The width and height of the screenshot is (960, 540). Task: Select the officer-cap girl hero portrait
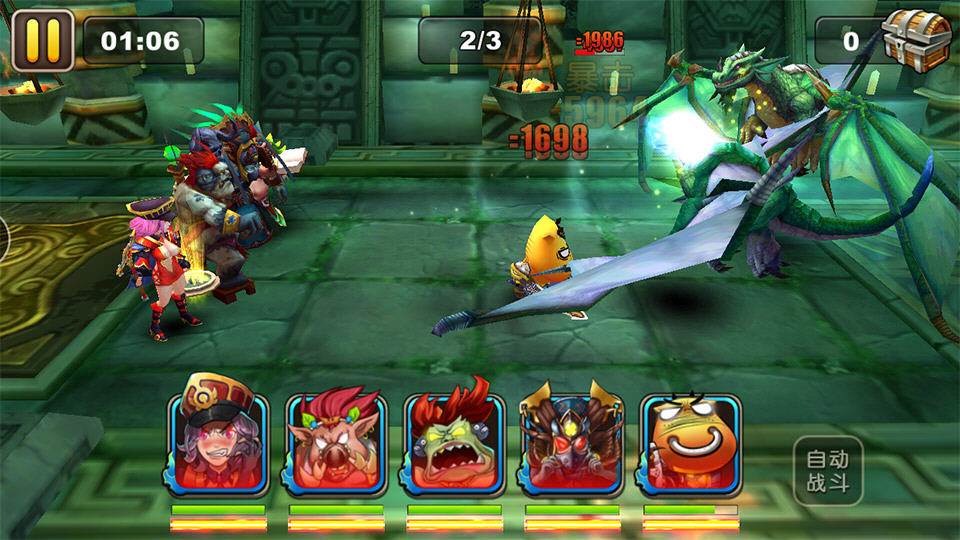[218, 444]
